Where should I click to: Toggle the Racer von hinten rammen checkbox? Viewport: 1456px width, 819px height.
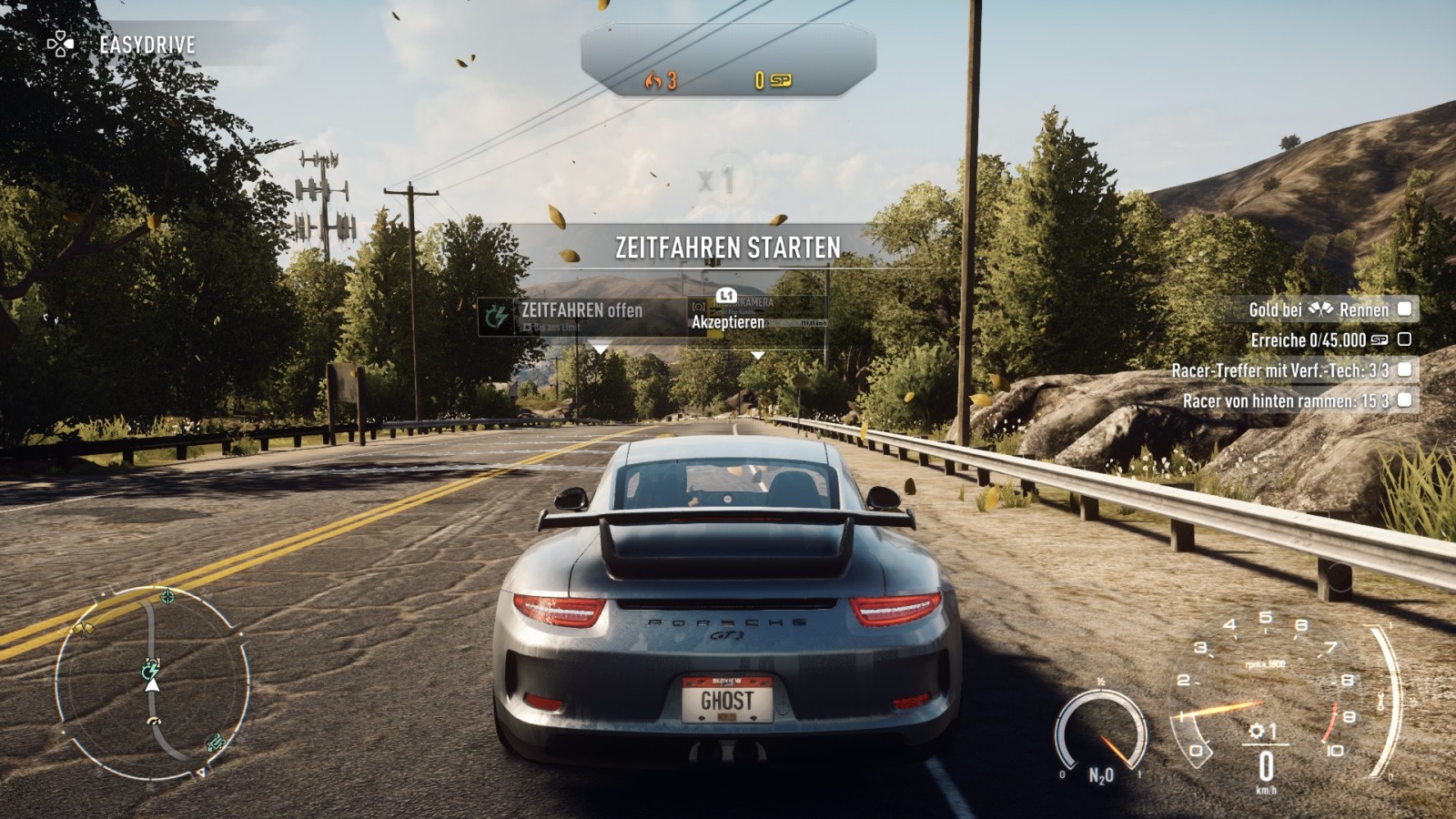[1404, 399]
